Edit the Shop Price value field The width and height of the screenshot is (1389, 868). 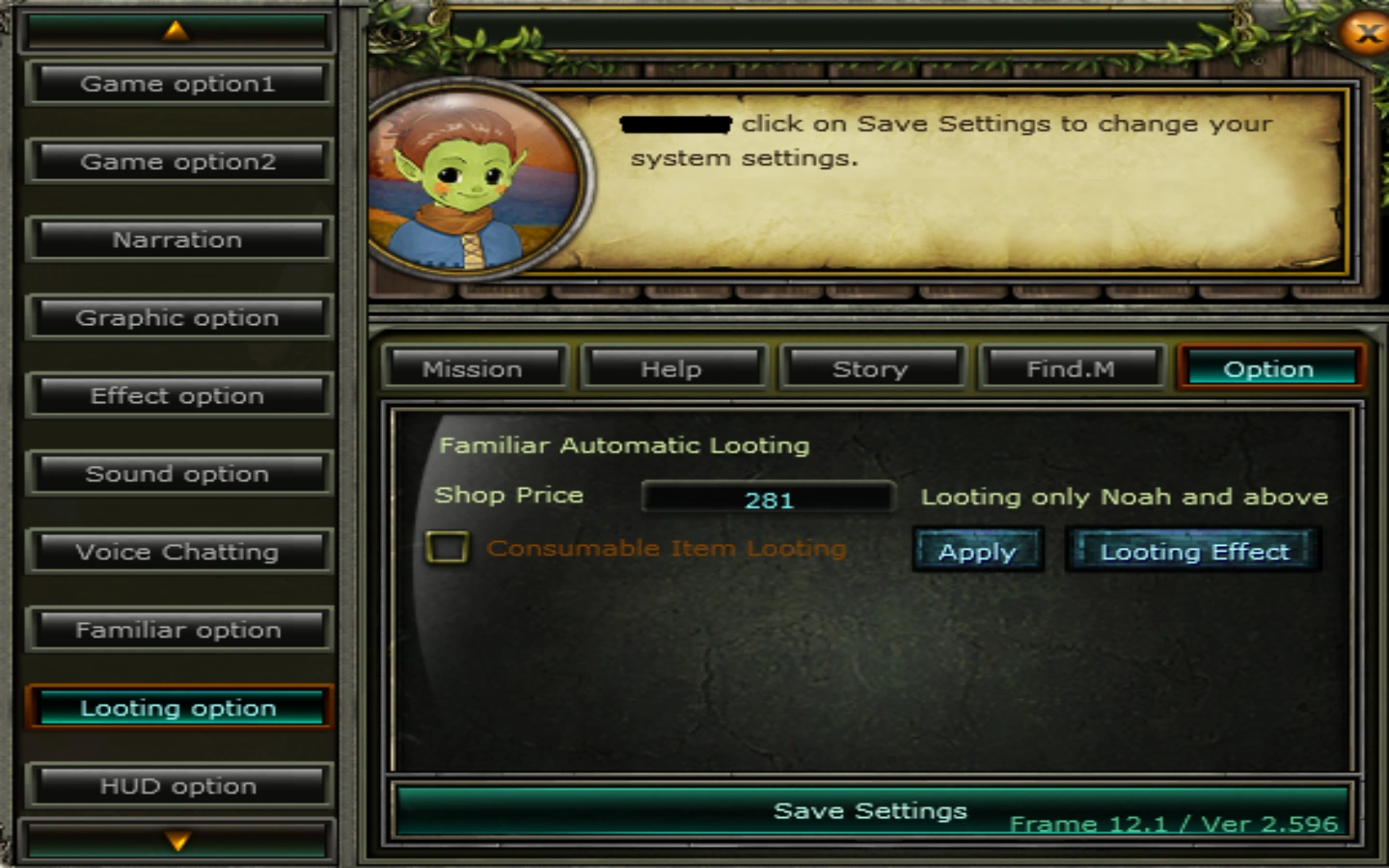[x=769, y=497]
